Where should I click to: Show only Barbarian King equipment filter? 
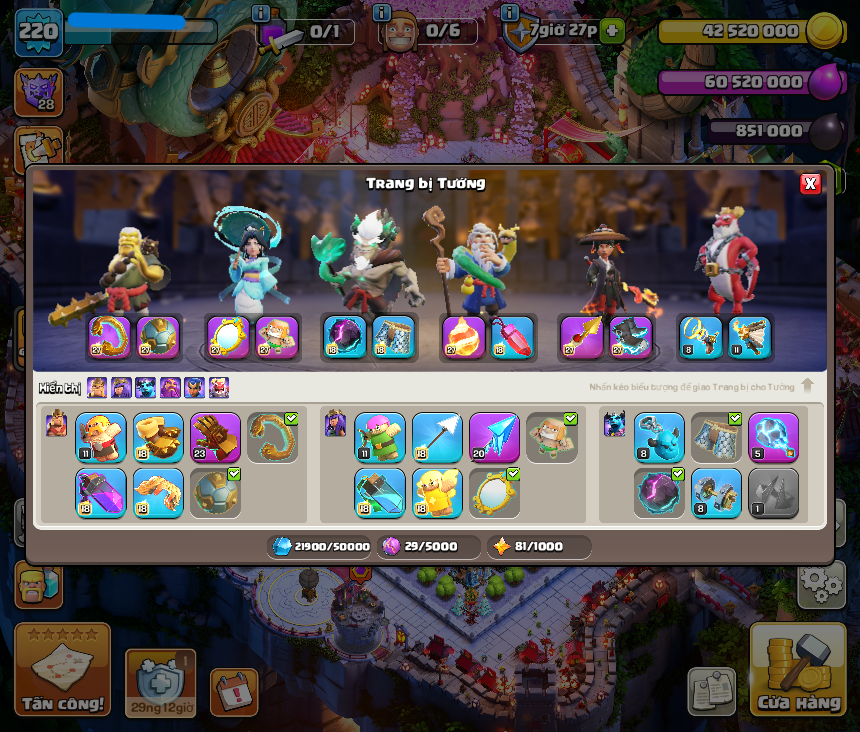coord(97,388)
